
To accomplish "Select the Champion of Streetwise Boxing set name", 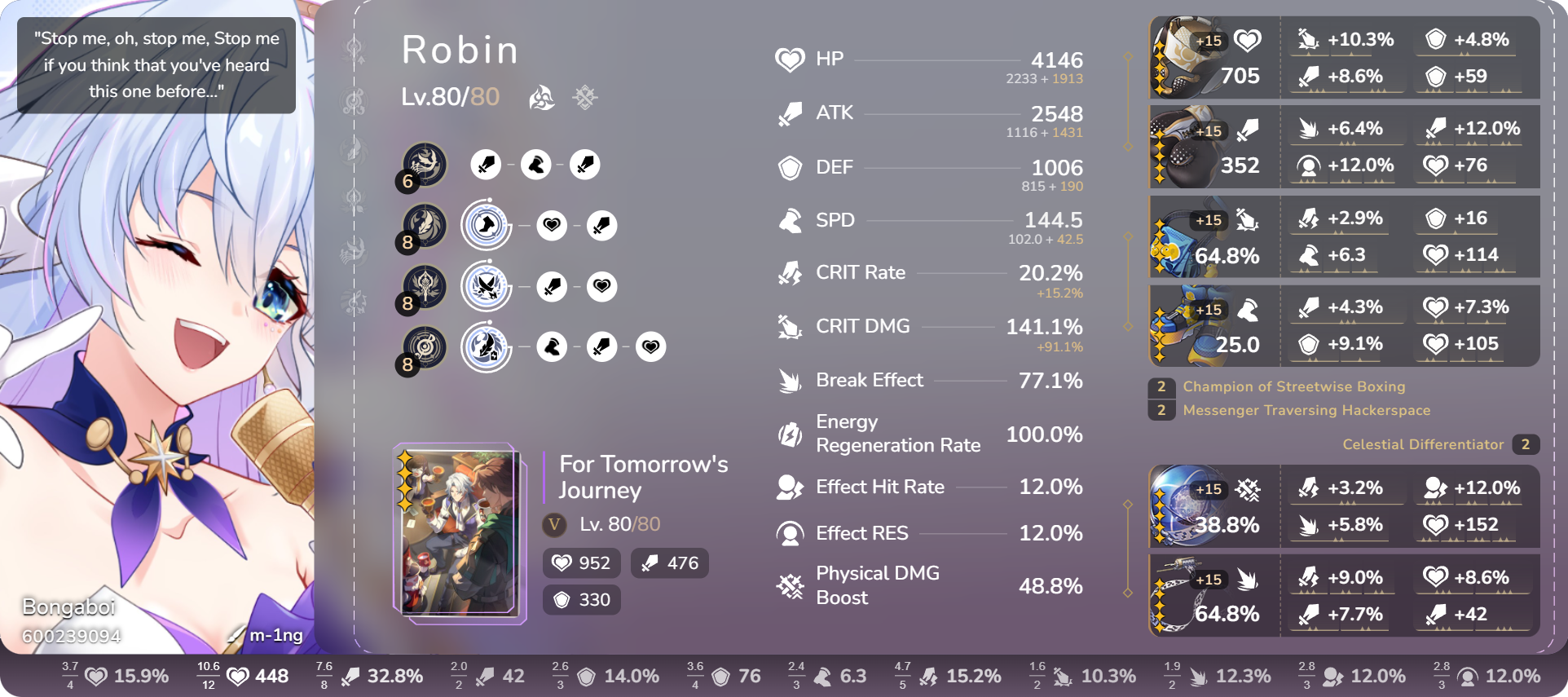I will click(x=1293, y=386).
